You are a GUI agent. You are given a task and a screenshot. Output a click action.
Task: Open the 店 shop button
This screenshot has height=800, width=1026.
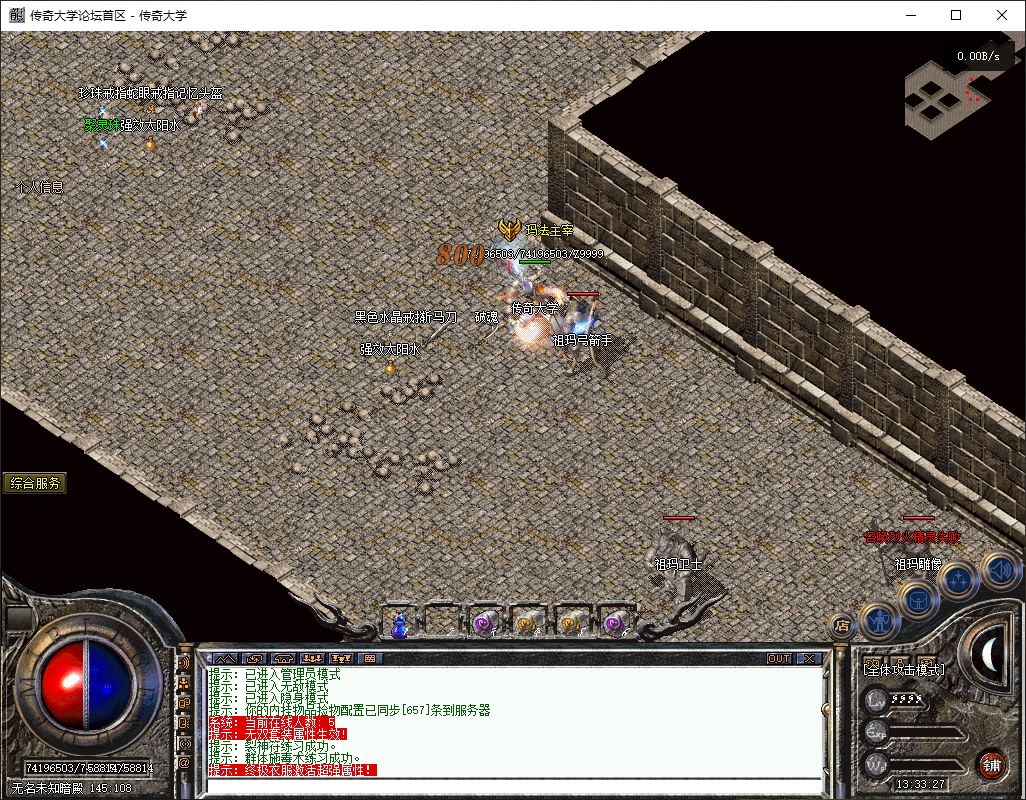[x=841, y=627]
